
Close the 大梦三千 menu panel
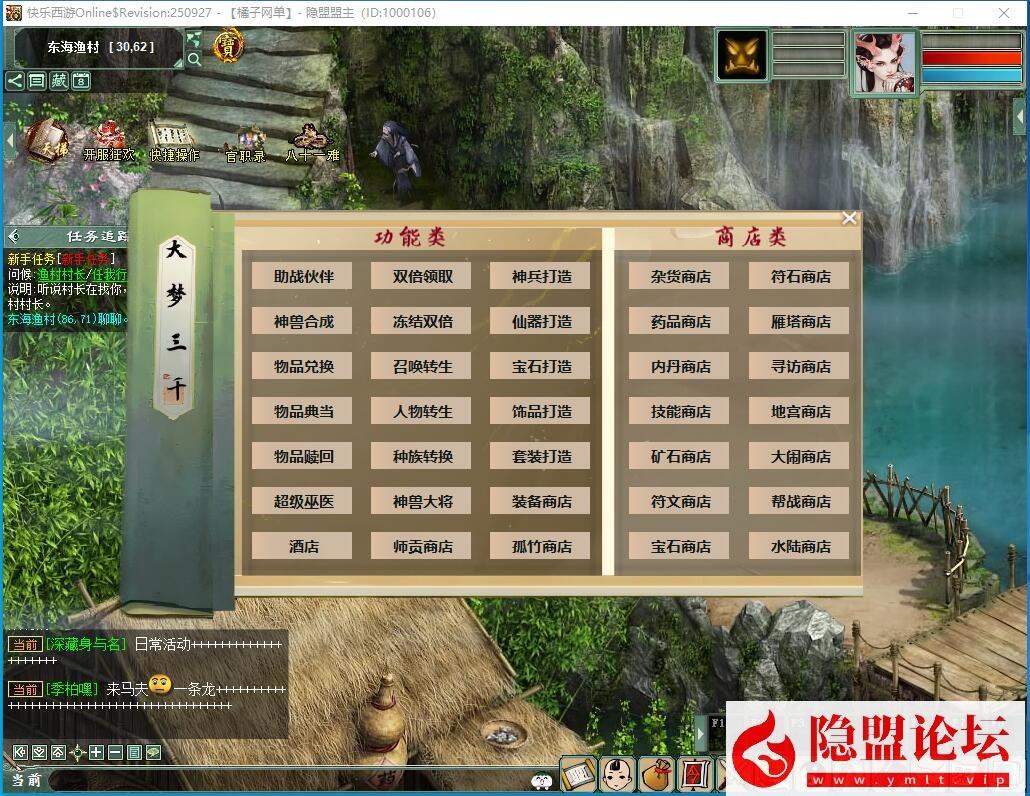point(849,218)
